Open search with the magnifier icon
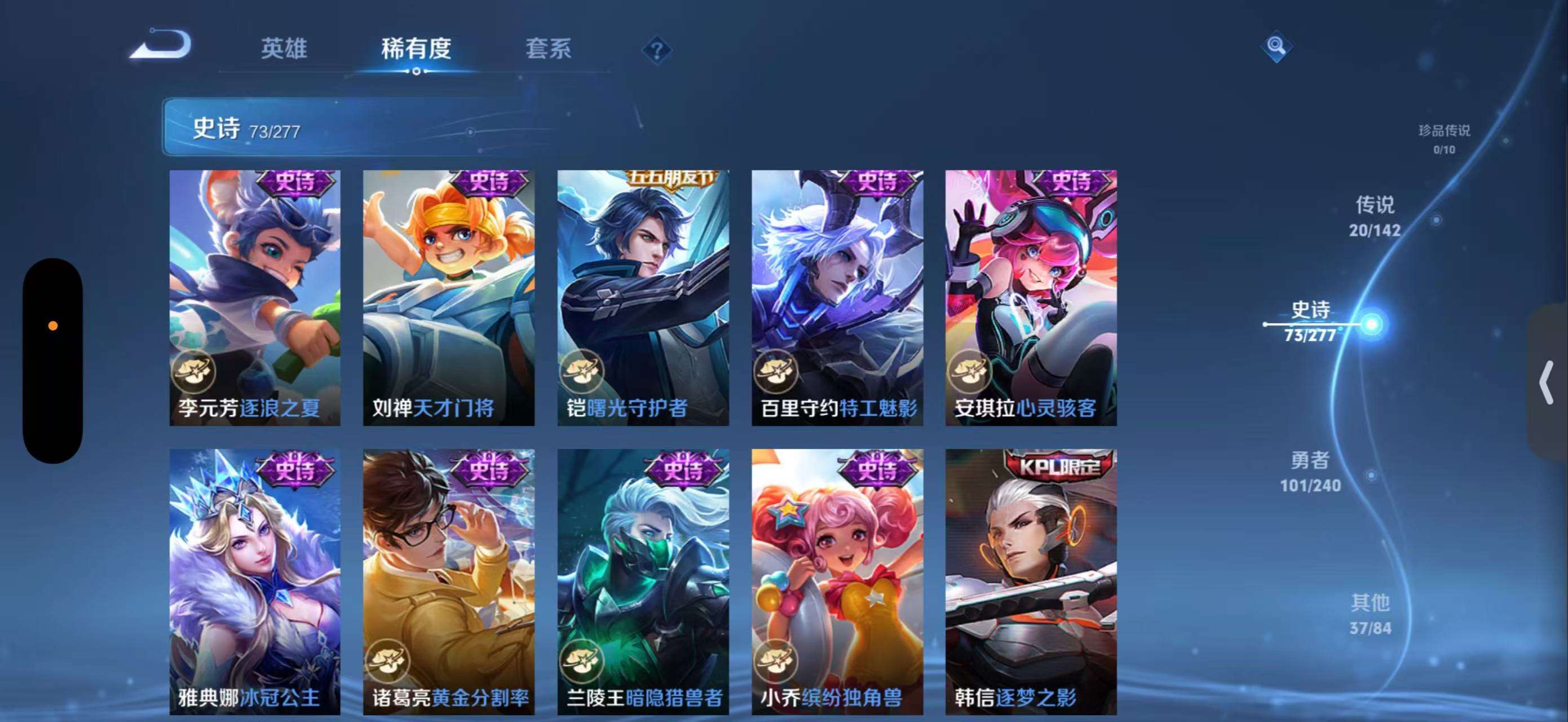This screenshot has width=1568, height=722. (x=1277, y=46)
